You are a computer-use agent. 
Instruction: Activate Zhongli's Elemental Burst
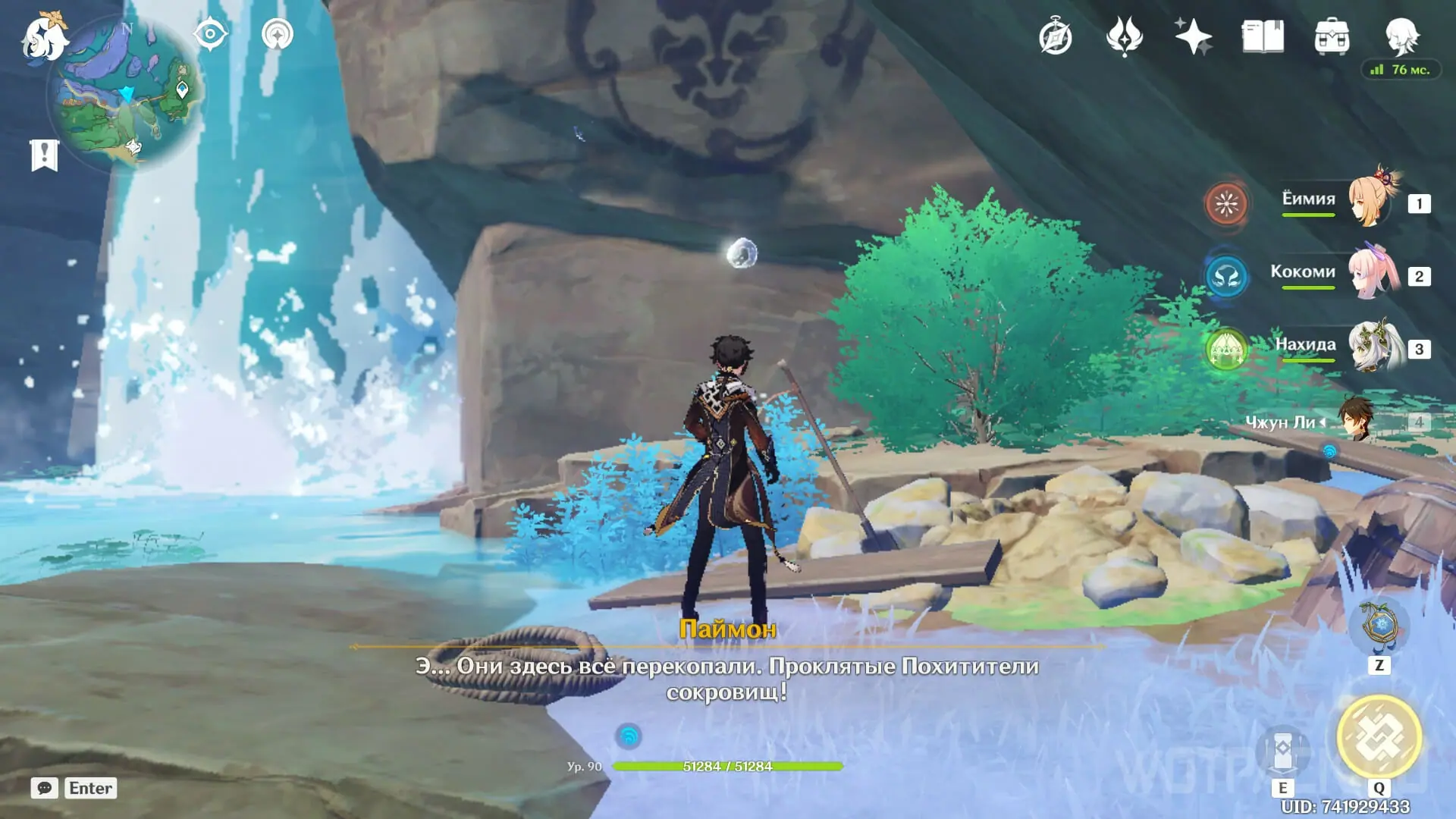point(1379,736)
